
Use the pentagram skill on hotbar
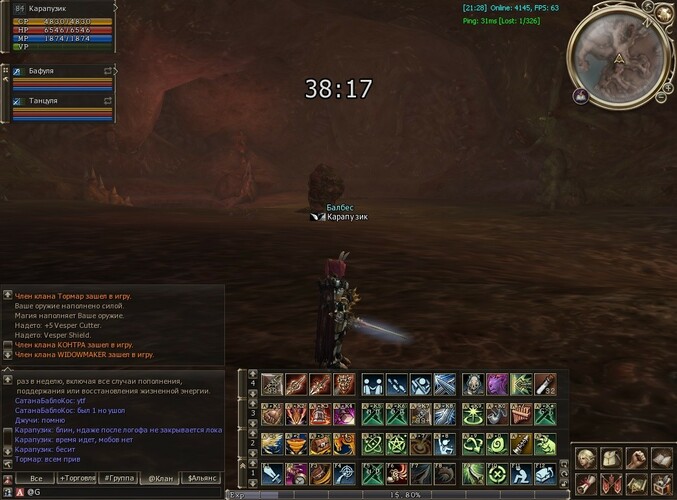[x=396, y=443]
